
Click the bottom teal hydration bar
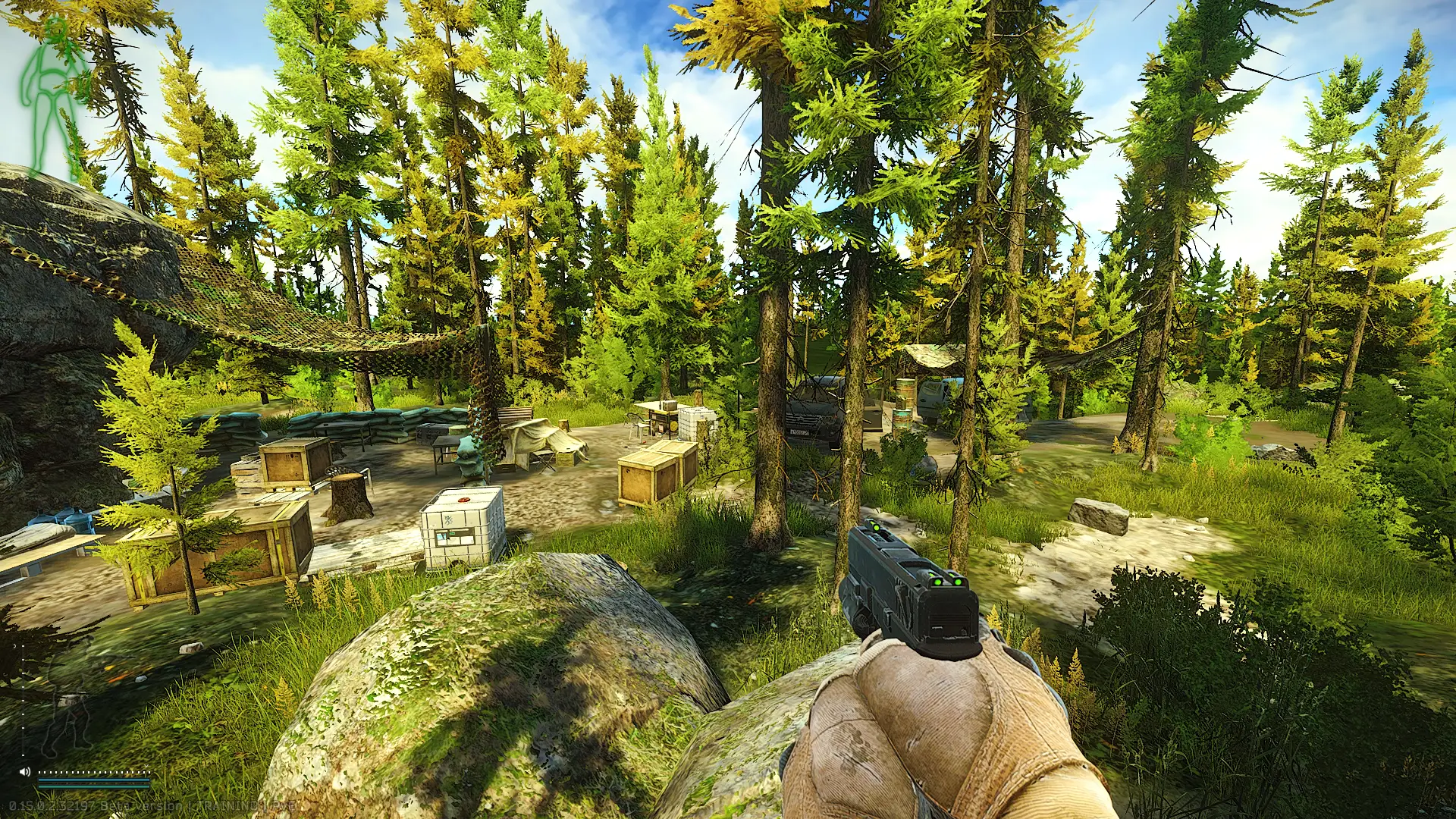pyautogui.click(x=95, y=787)
